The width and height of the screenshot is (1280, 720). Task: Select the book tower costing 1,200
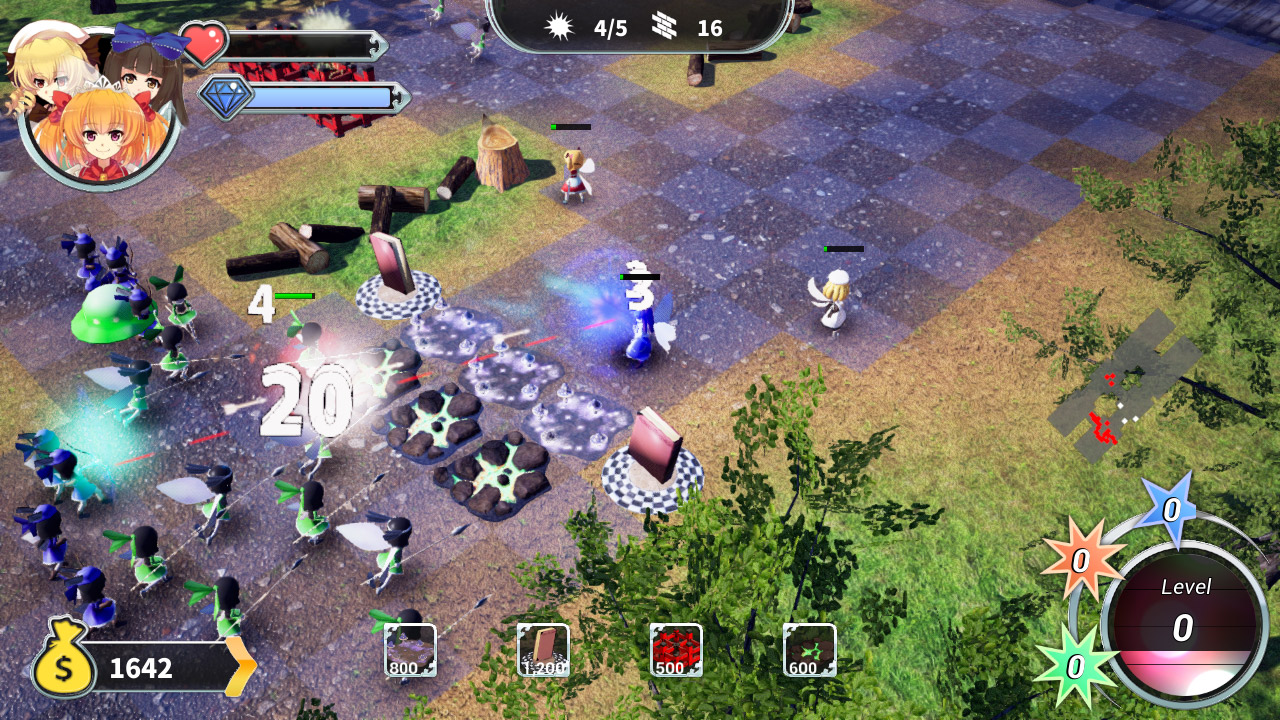click(543, 650)
